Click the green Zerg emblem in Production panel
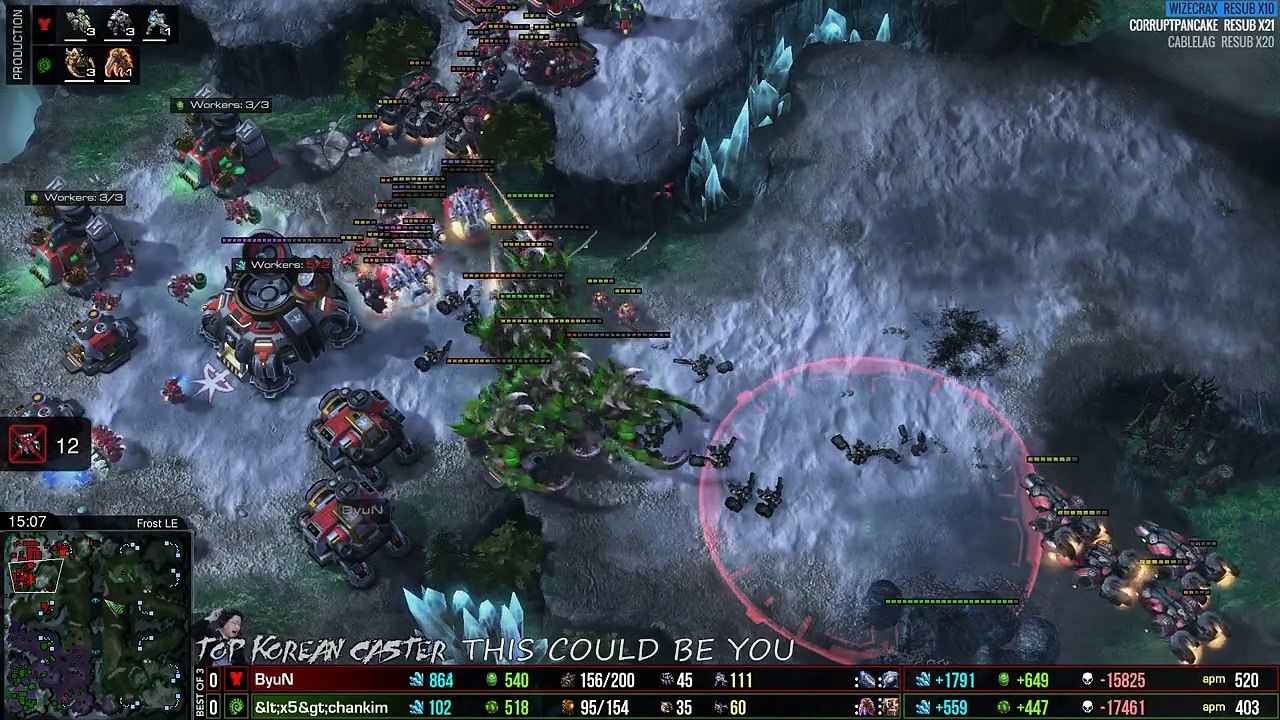Screen dimensions: 1280x720 pos(44,65)
